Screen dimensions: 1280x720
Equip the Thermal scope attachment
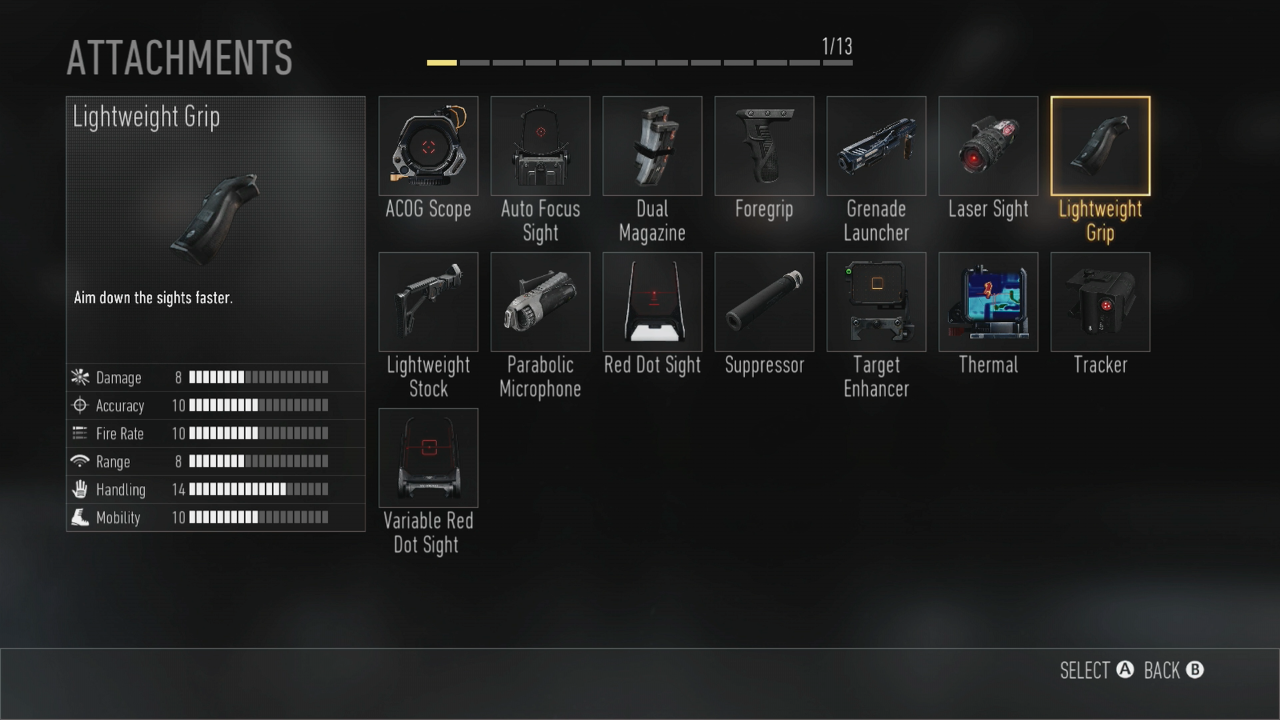coord(988,302)
